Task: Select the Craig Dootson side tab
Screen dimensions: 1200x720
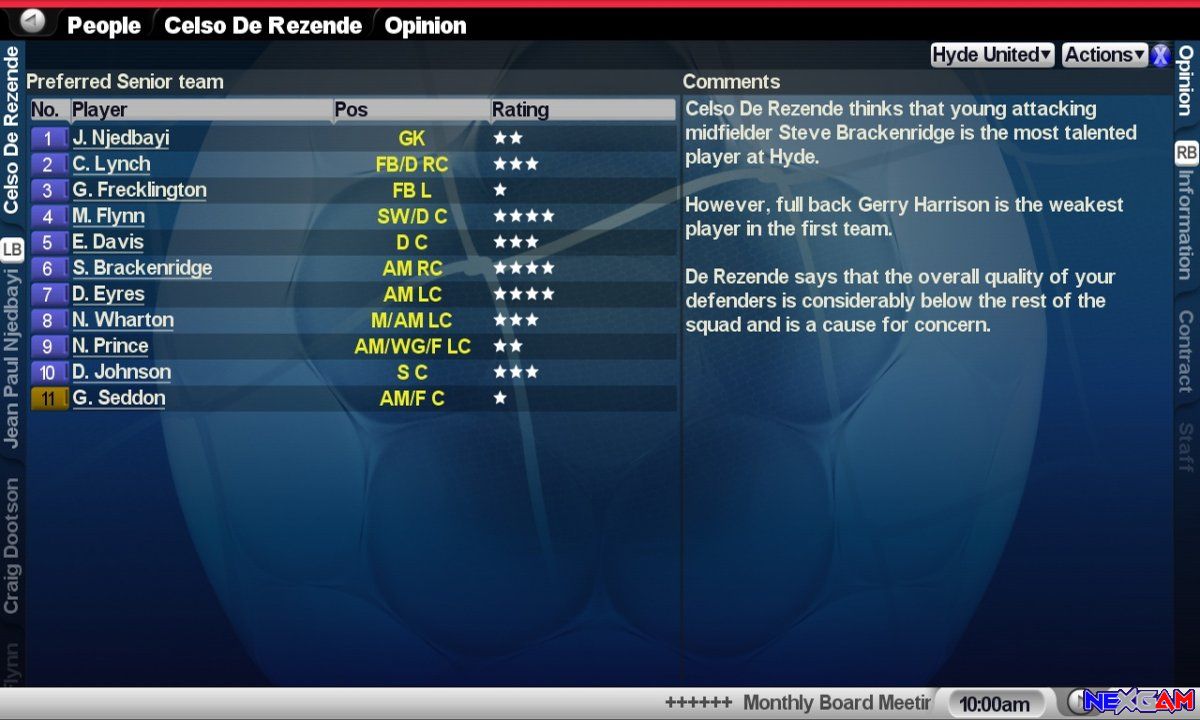Action: (12, 545)
